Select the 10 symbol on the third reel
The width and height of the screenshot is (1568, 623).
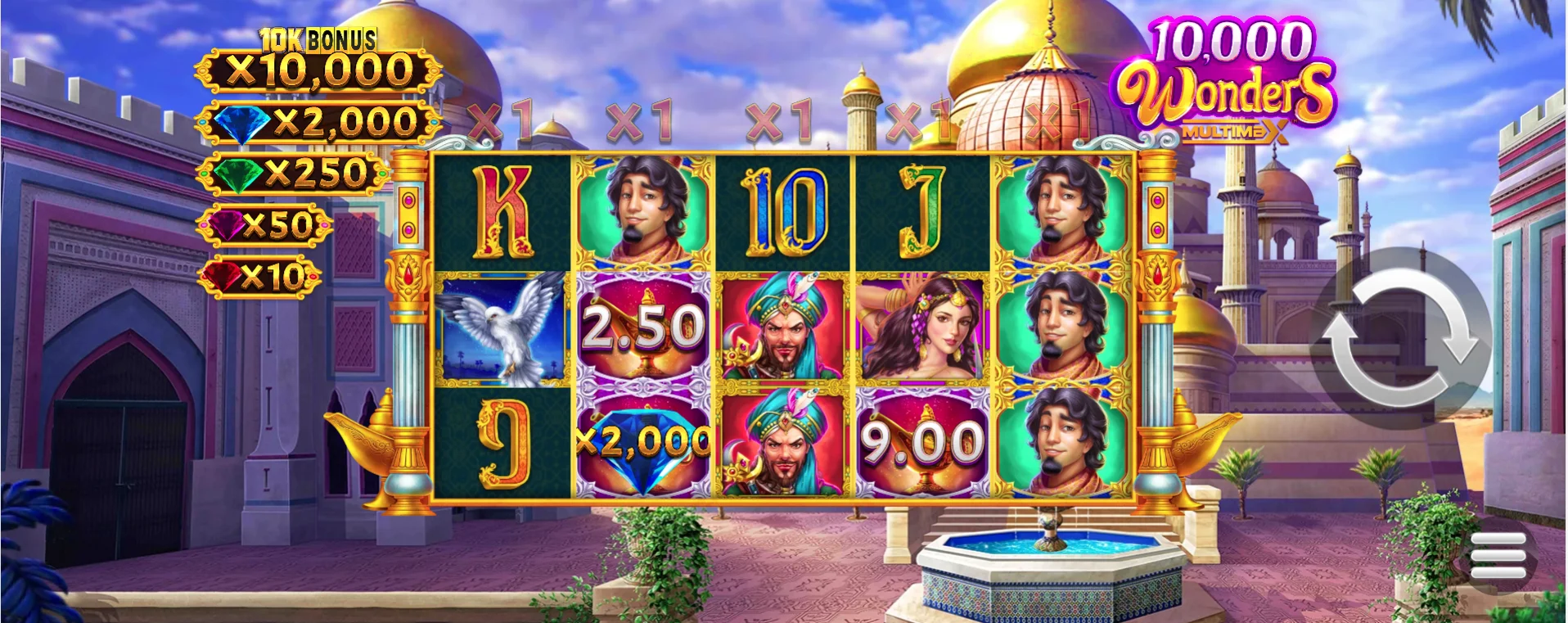[782, 209]
